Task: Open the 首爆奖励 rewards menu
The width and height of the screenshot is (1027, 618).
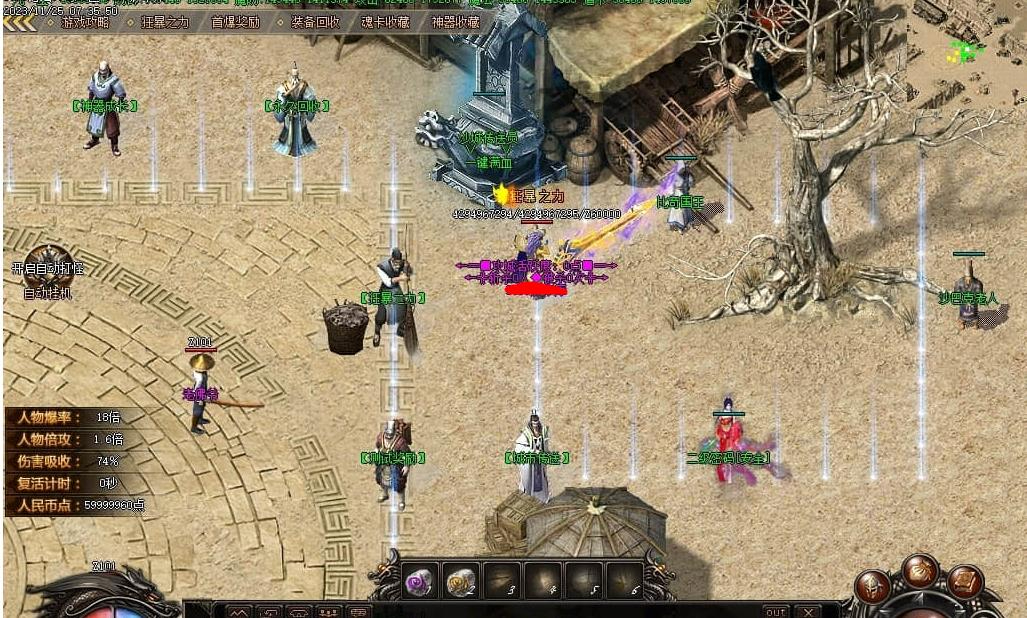Action: pyautogui.click(x=235, y=22)
